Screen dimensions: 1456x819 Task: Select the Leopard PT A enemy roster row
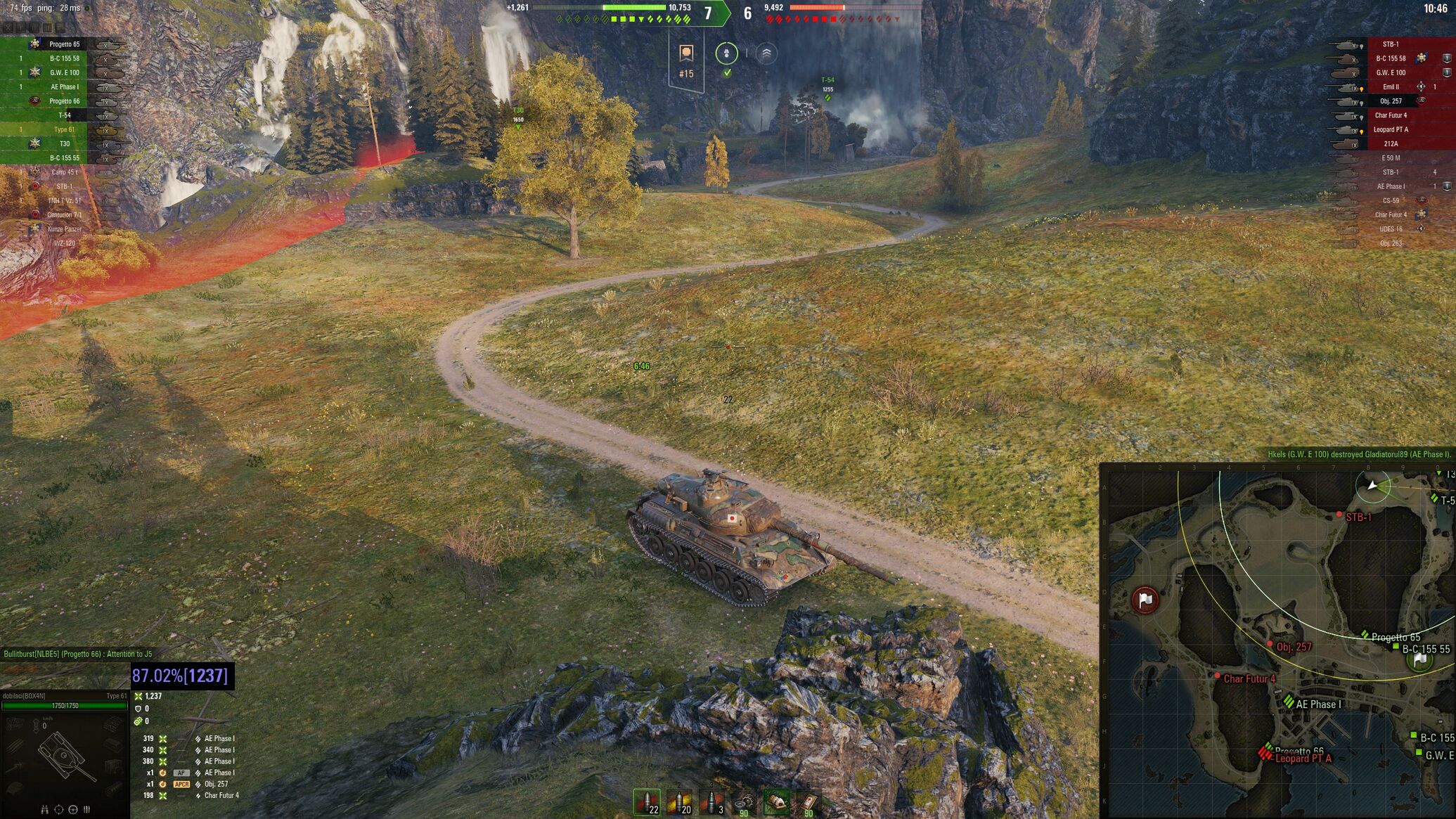(1390, 129)
